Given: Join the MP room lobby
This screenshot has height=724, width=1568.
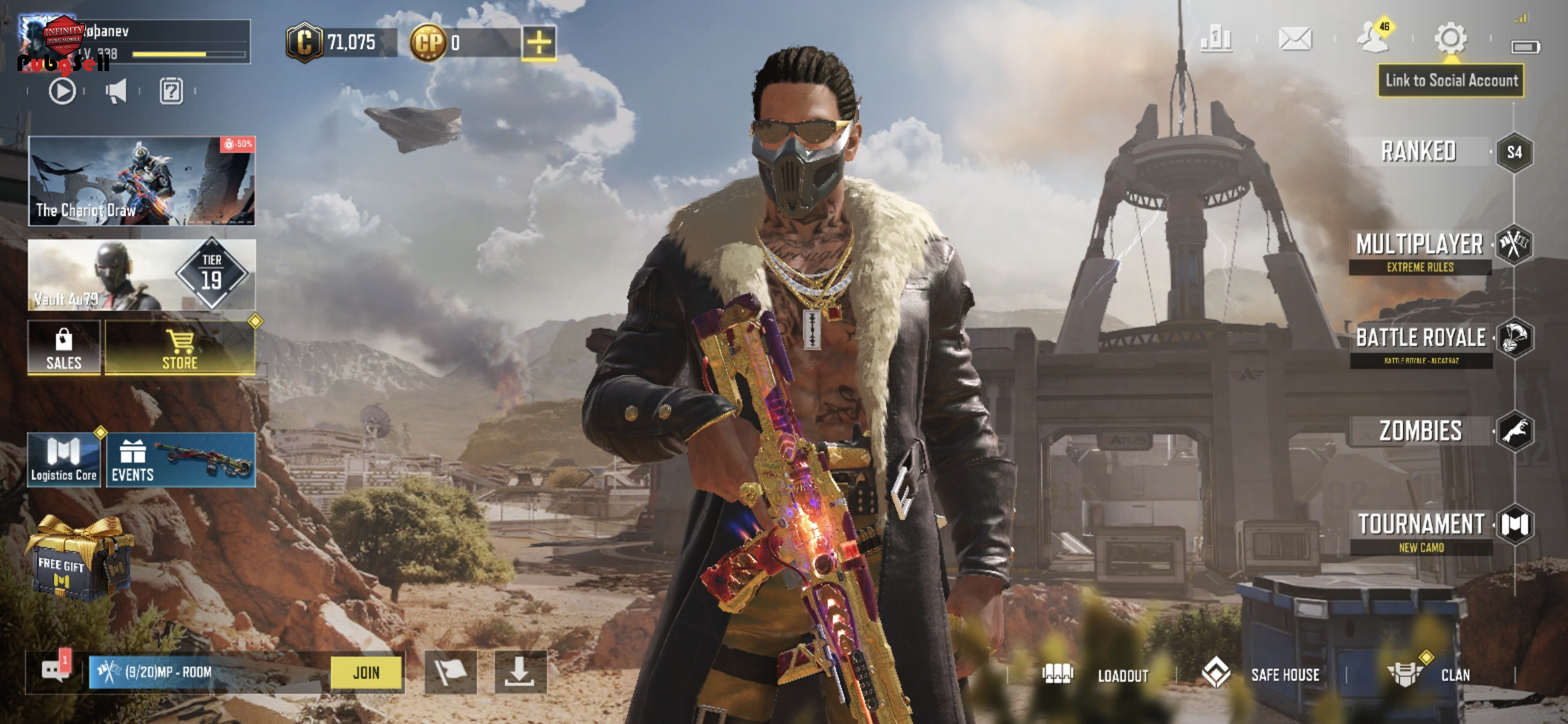Looking at the screenshot, I should click(x=367, y=672).
